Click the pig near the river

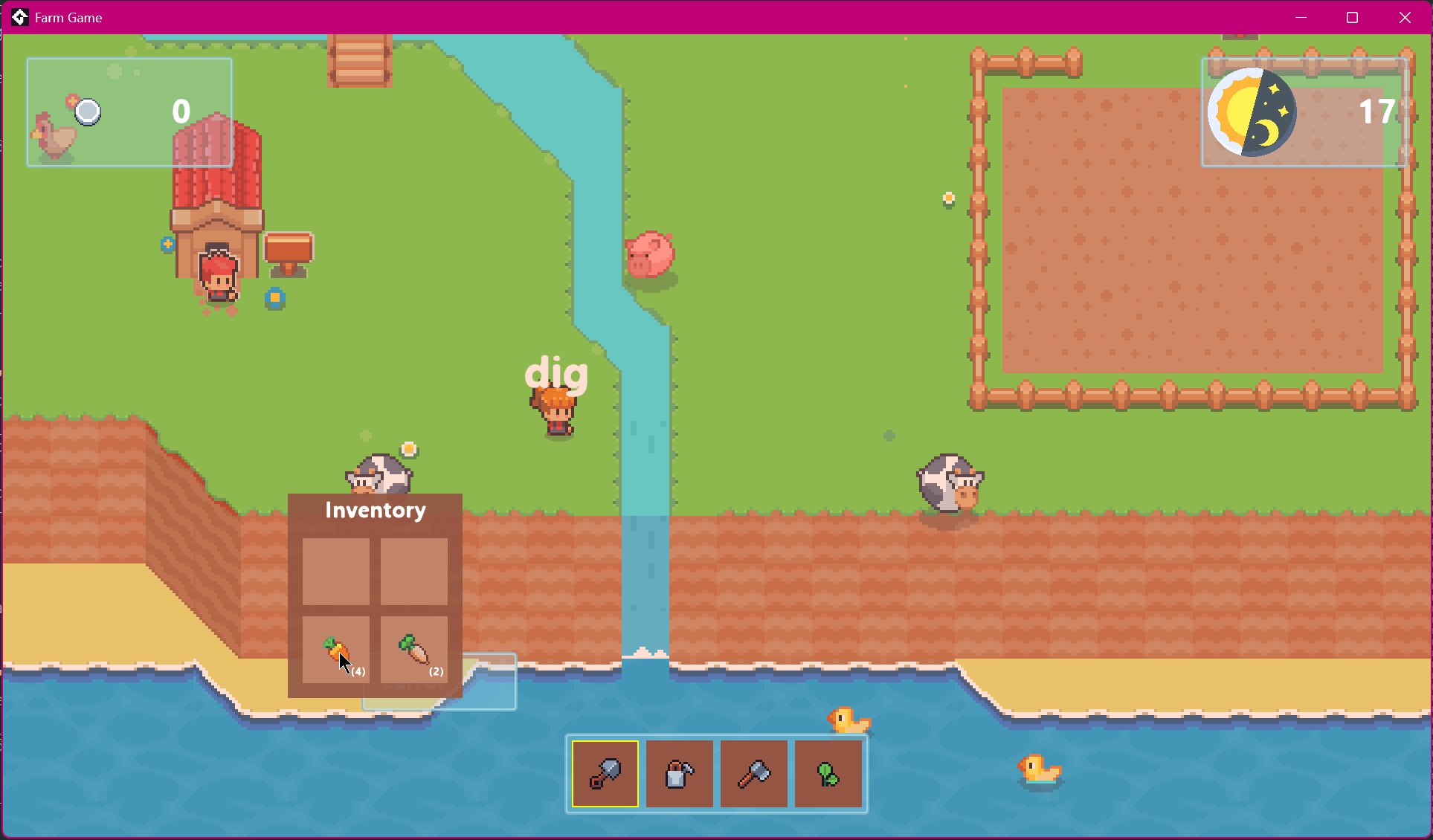tap(651, 253)
